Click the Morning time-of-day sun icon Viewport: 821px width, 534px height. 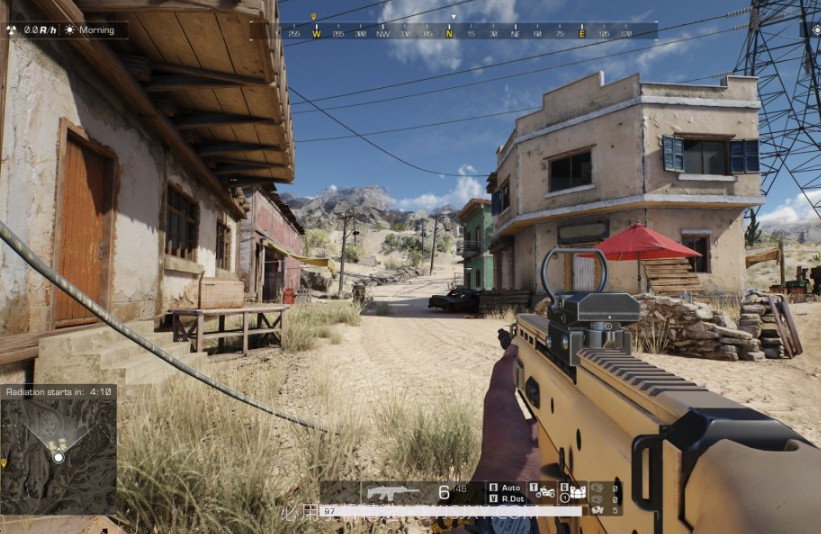(x=70, y=30)
